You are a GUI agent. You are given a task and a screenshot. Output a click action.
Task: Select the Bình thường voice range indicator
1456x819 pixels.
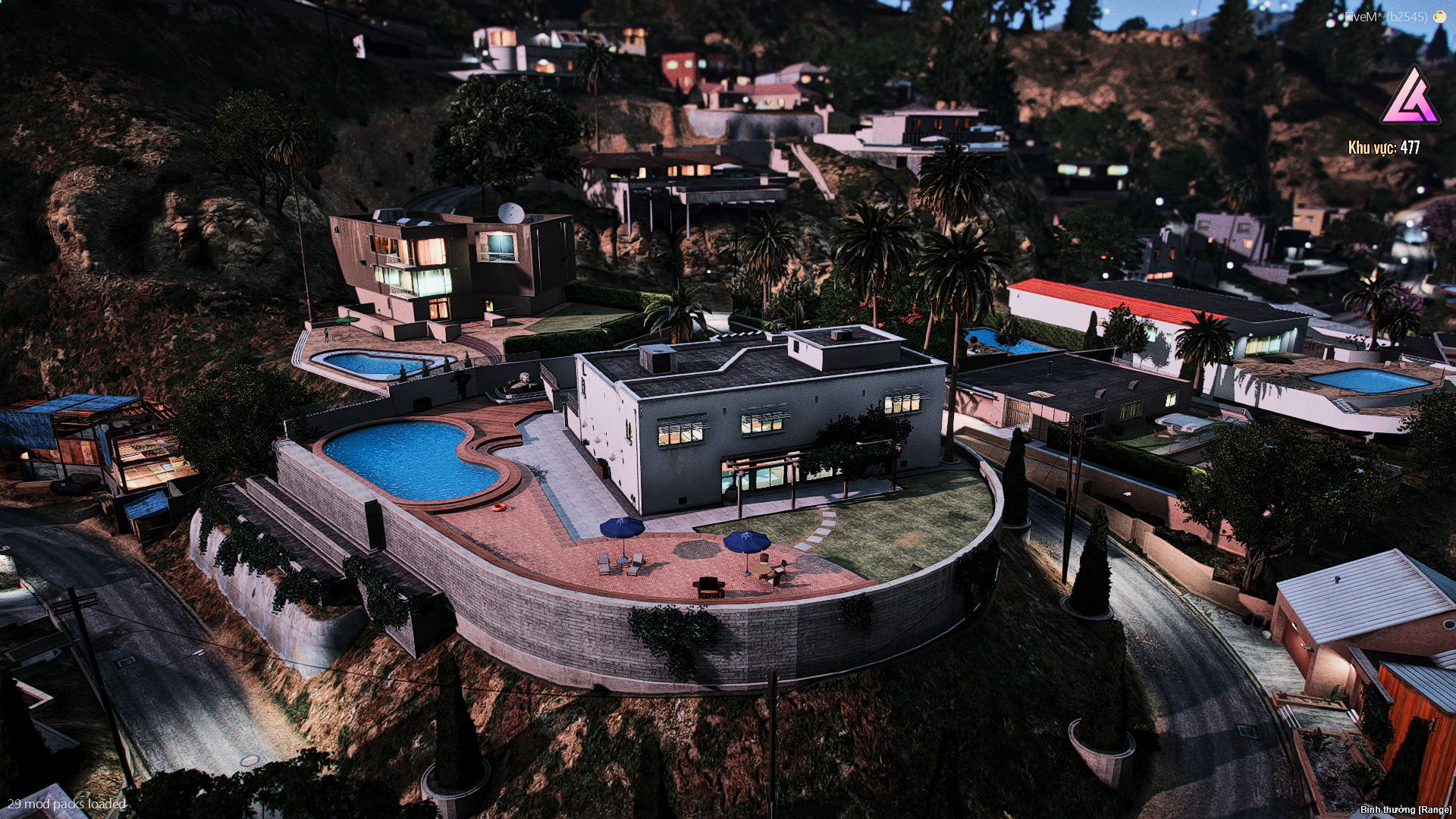(1405, 810)
